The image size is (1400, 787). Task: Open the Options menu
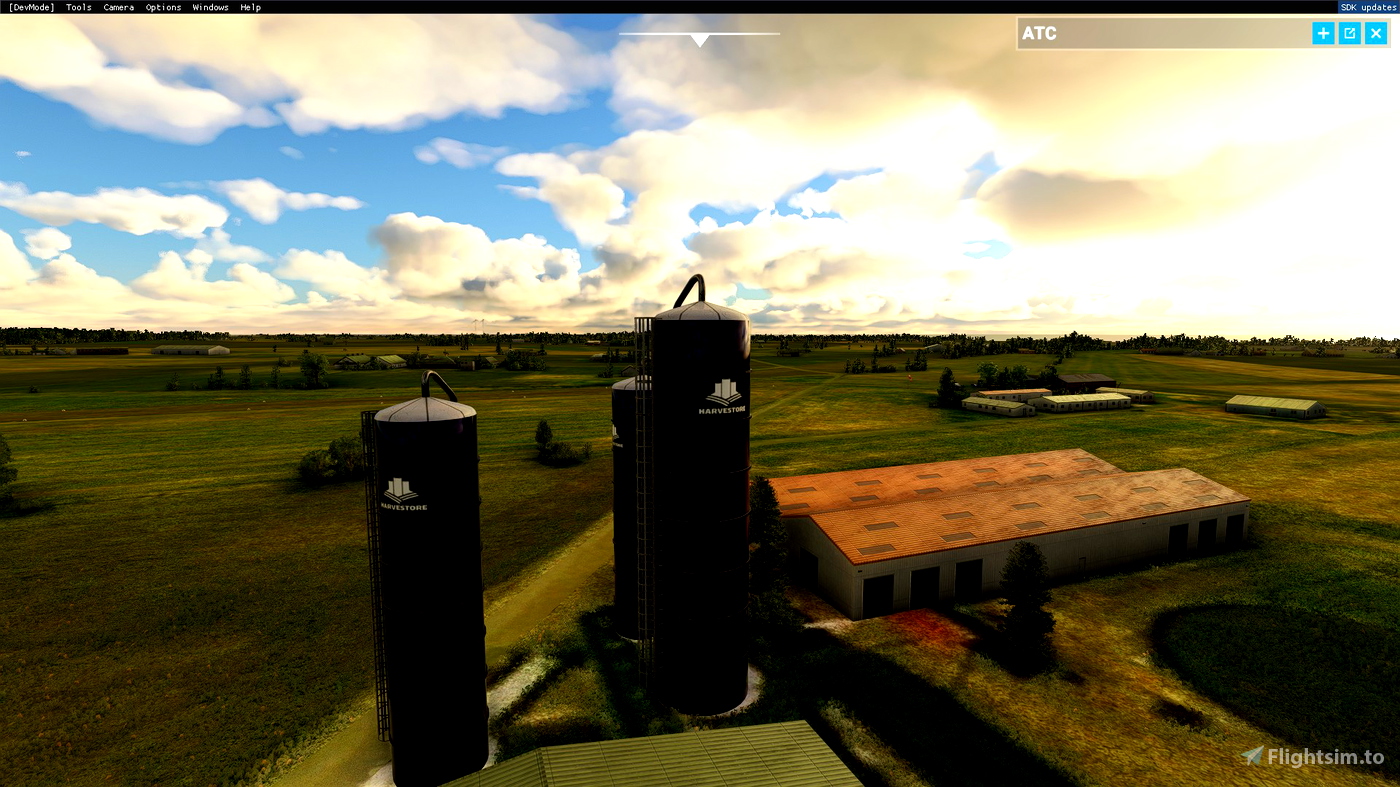click(163, 7)
